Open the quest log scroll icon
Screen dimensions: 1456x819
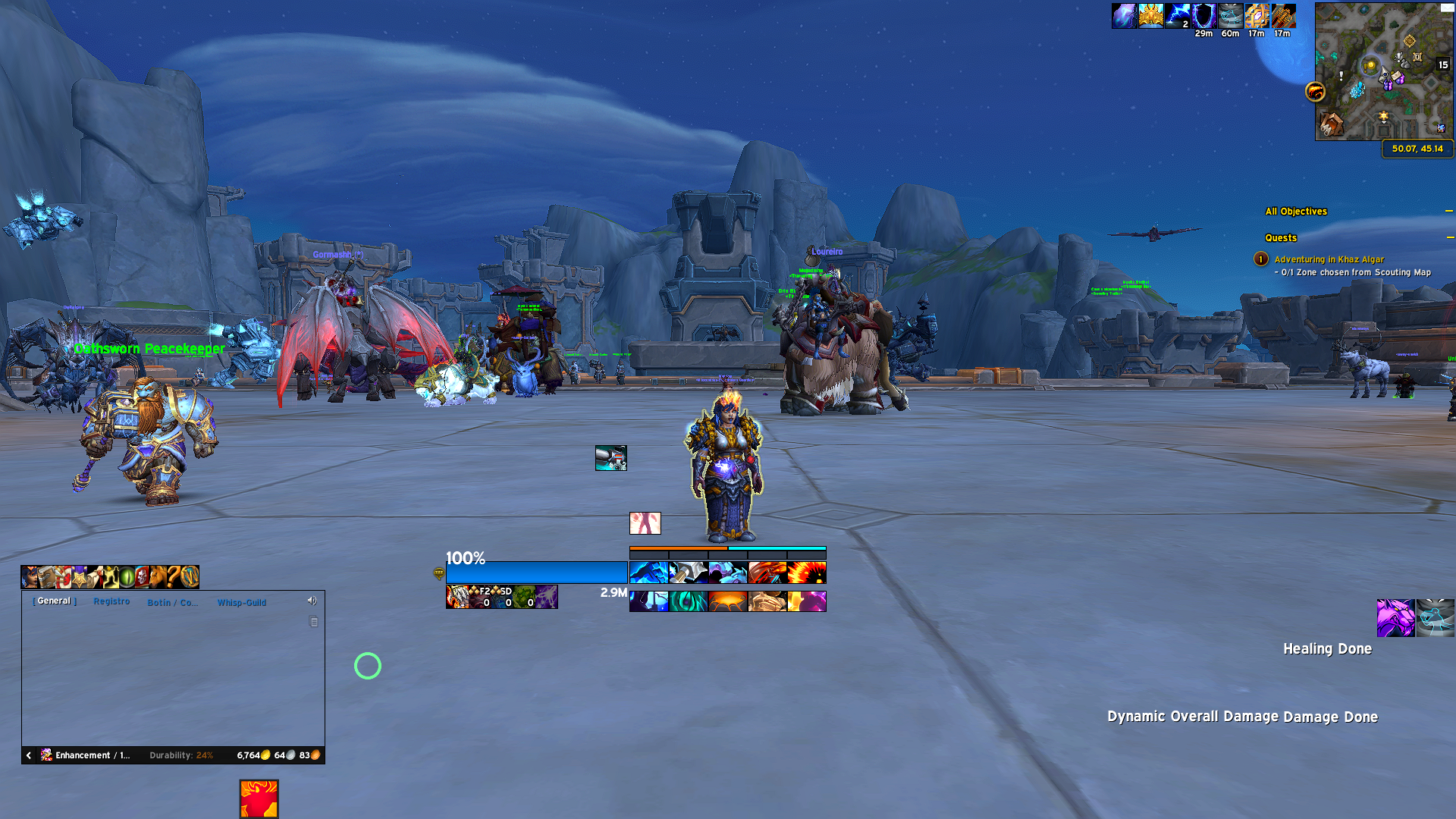pos(95,576)
